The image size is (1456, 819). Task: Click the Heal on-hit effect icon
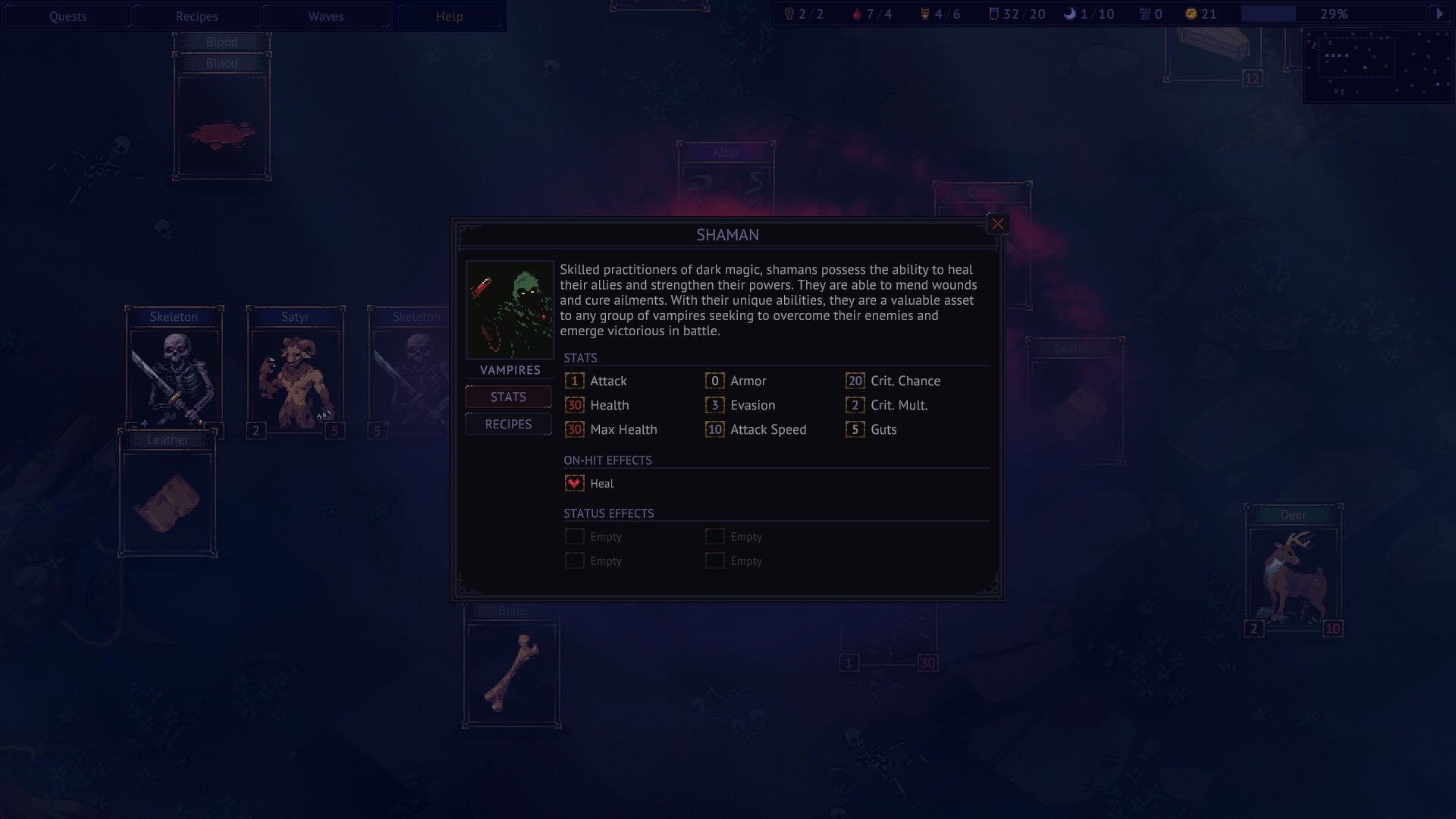click(574, 483)
